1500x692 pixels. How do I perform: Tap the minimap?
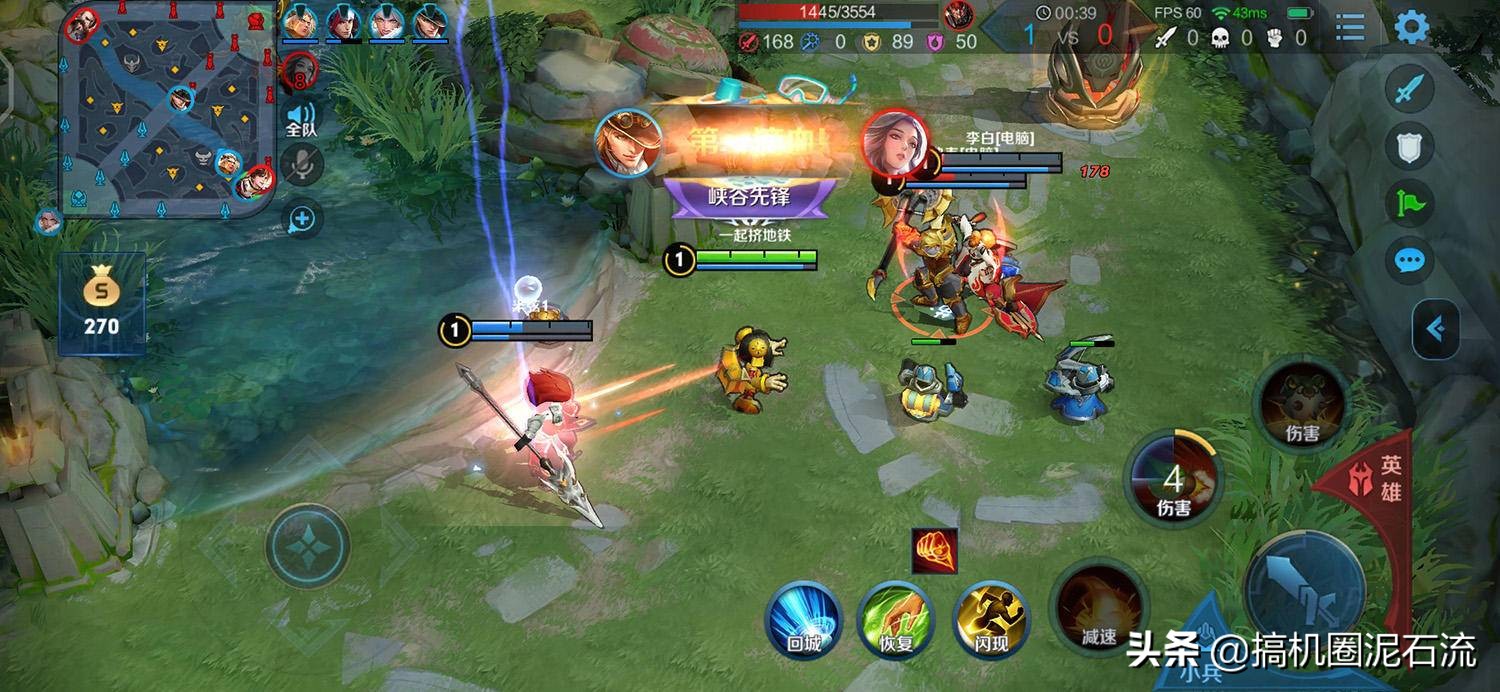[x=165, y=108]
